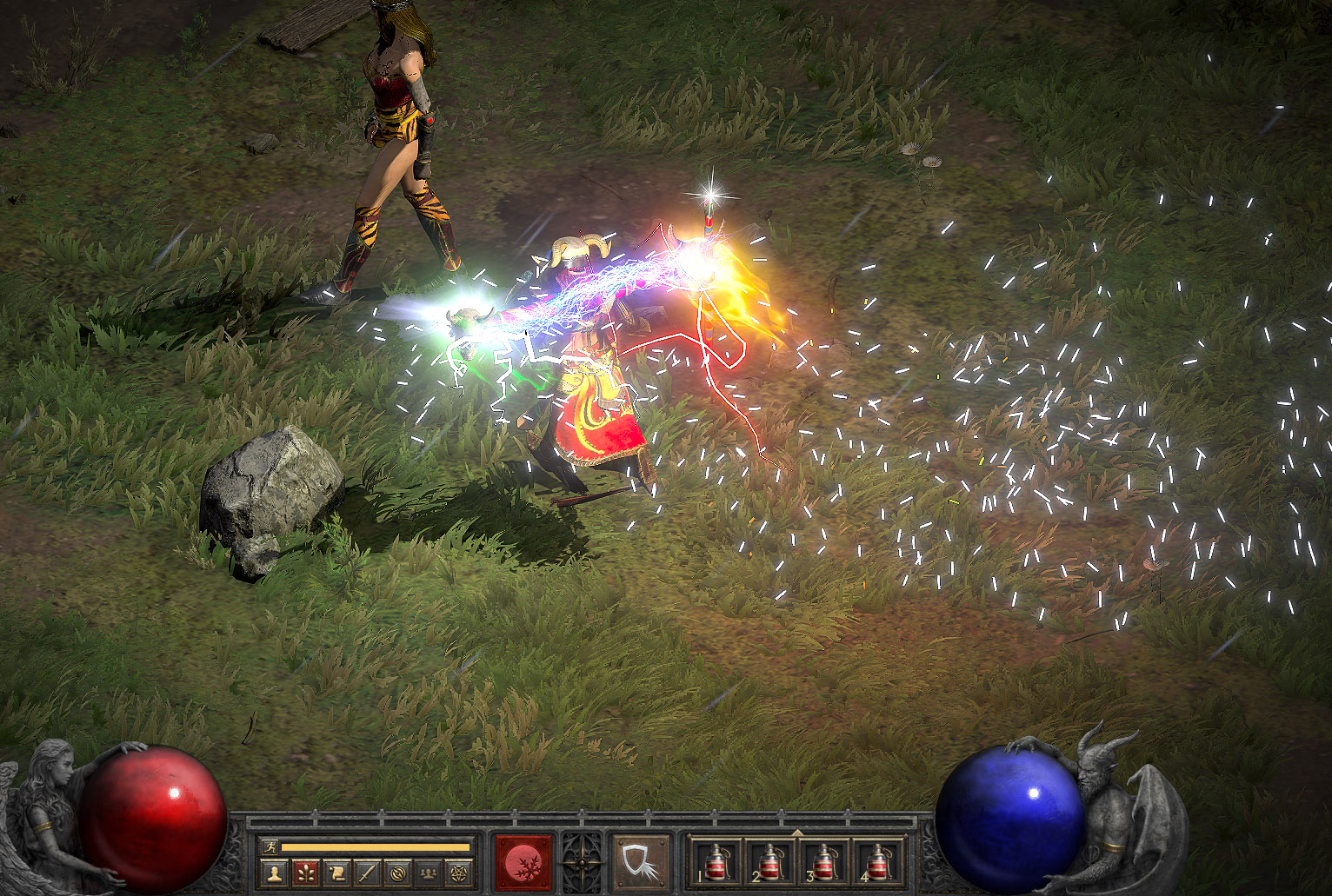The height and width of the screenshot is (896, 1332).
Task: Open the pentagram game menu icon
Action: [x=457, y=872]
